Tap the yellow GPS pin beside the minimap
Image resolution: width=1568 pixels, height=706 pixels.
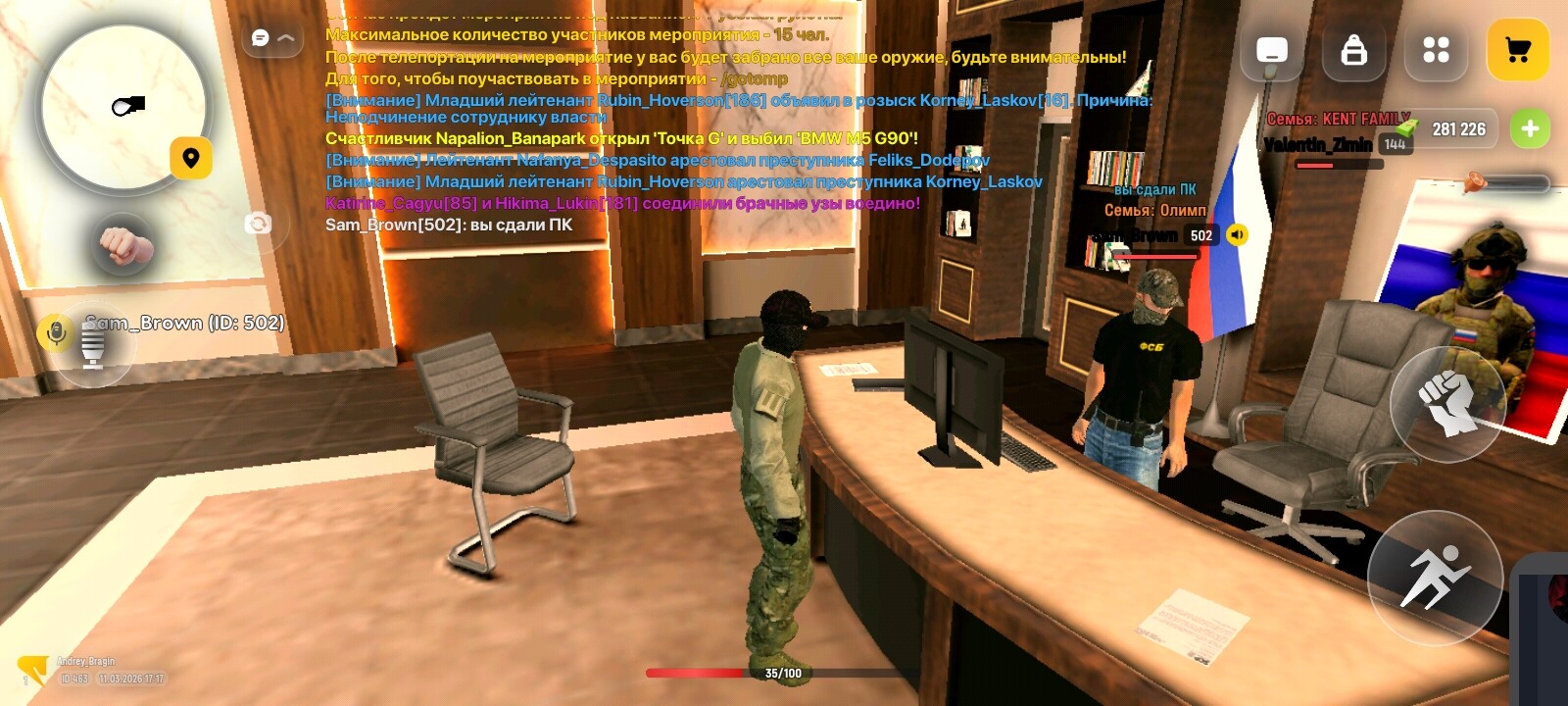pos(192,157)
